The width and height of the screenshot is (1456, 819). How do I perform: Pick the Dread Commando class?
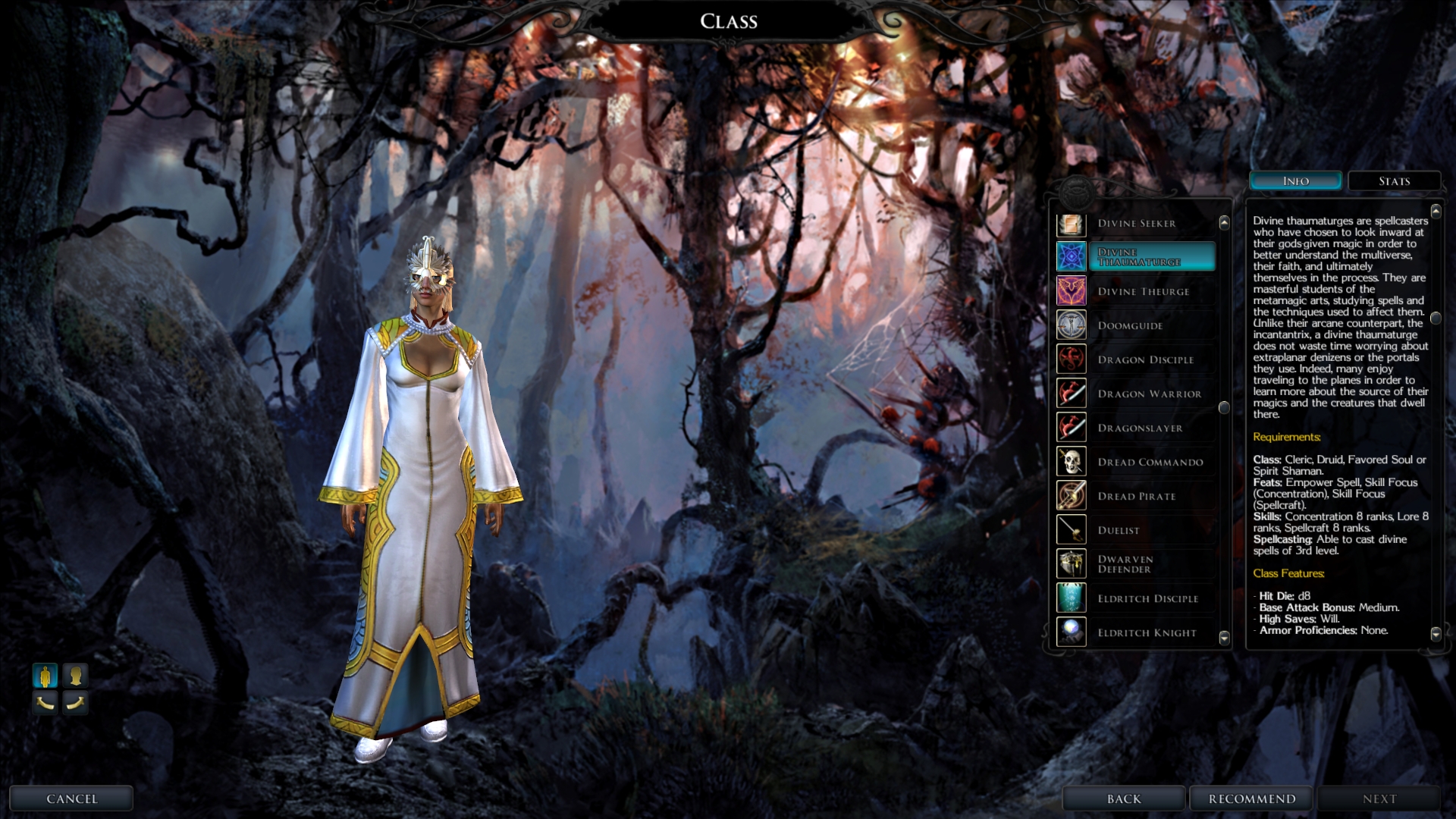(1150, 463)
